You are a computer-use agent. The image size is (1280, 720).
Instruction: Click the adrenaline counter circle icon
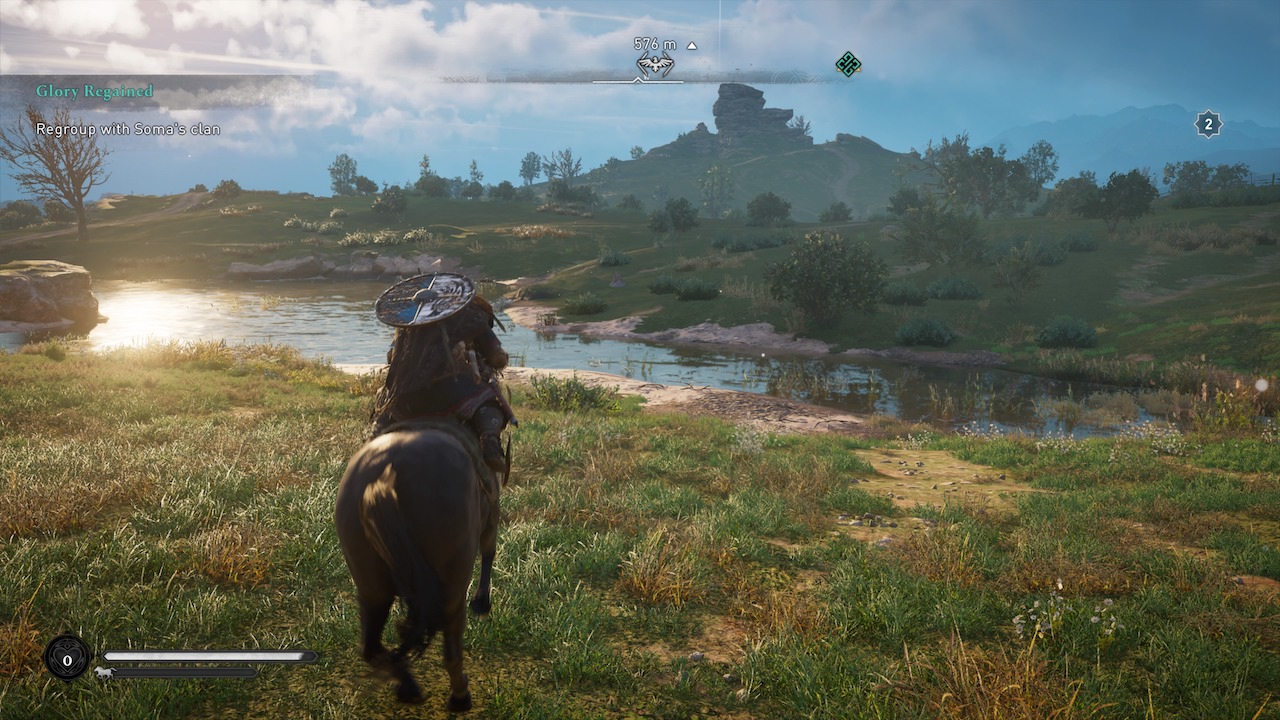point(67,659)
